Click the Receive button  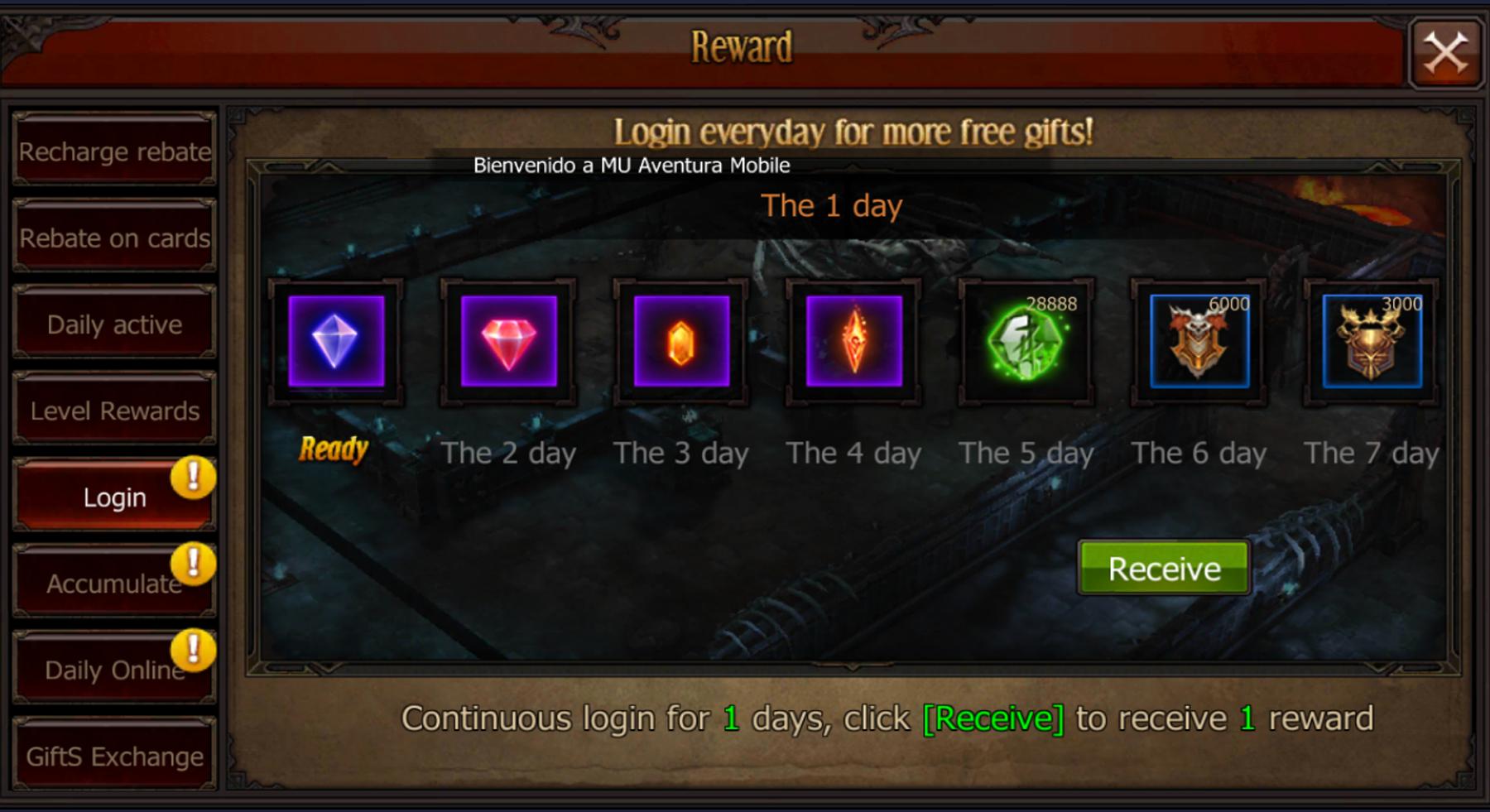1163,568
